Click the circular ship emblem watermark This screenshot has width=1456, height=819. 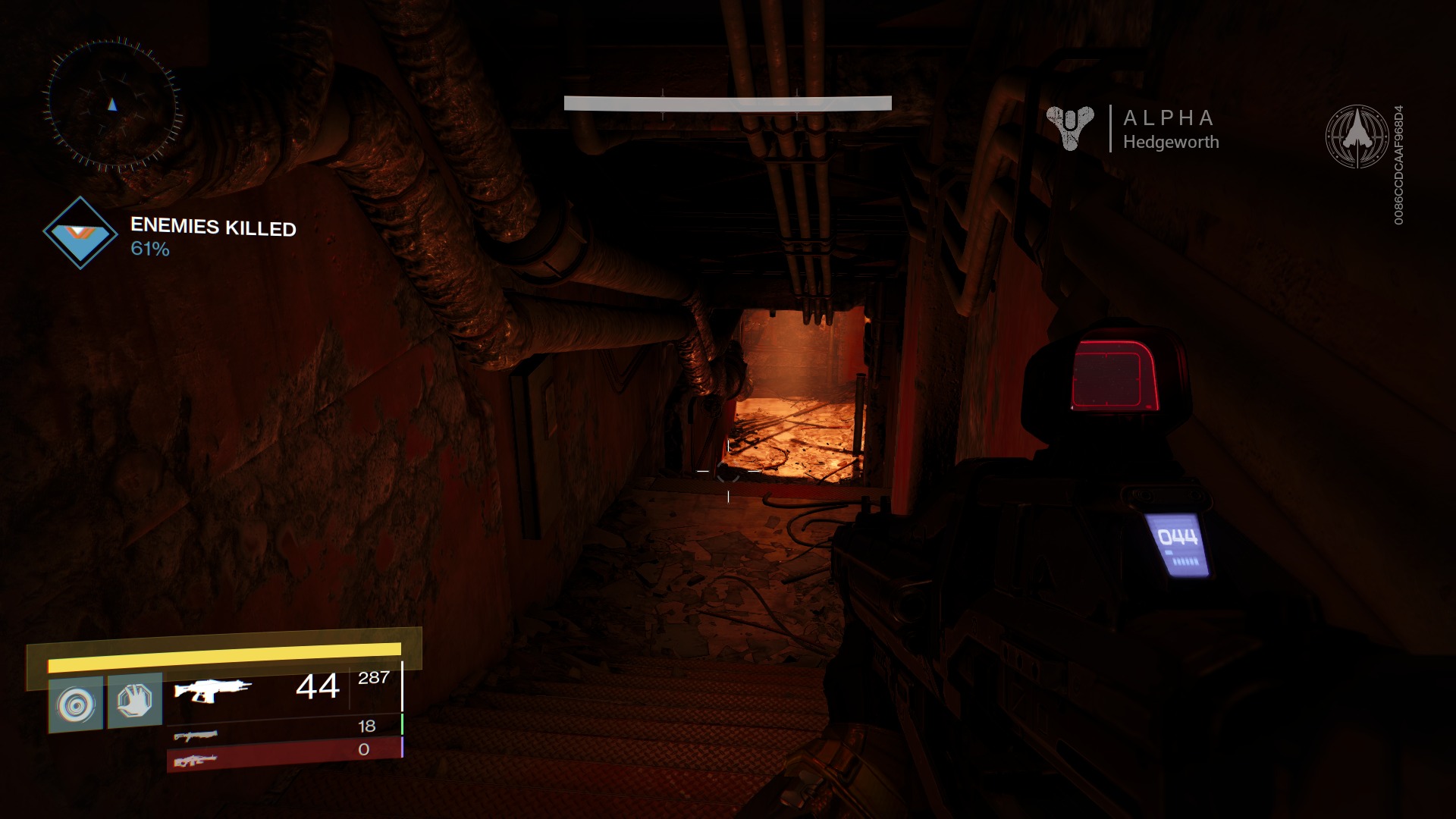(x=1357, y=136)
